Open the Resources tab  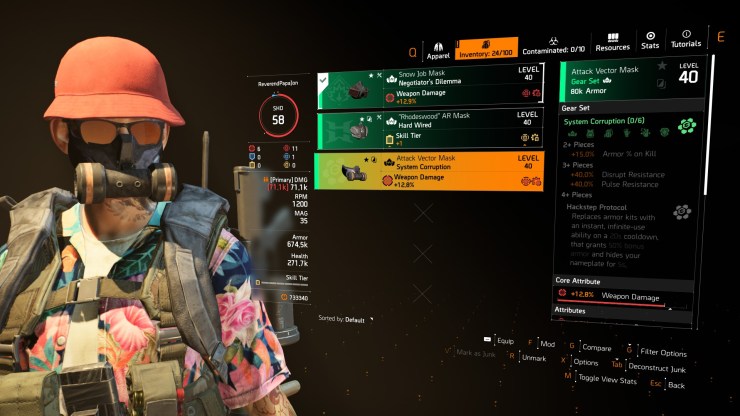612,41
